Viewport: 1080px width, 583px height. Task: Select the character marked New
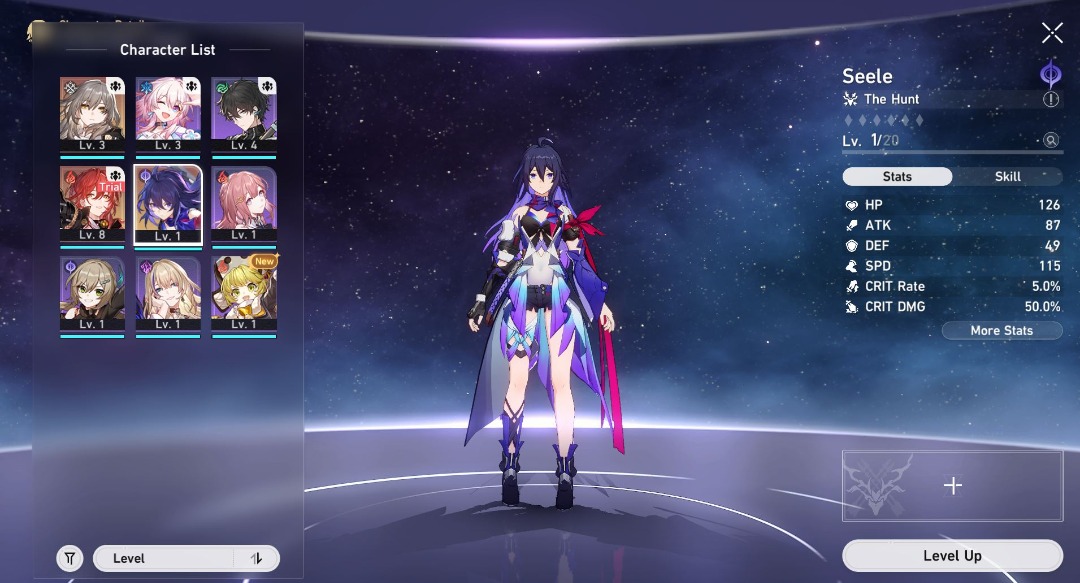244,293
